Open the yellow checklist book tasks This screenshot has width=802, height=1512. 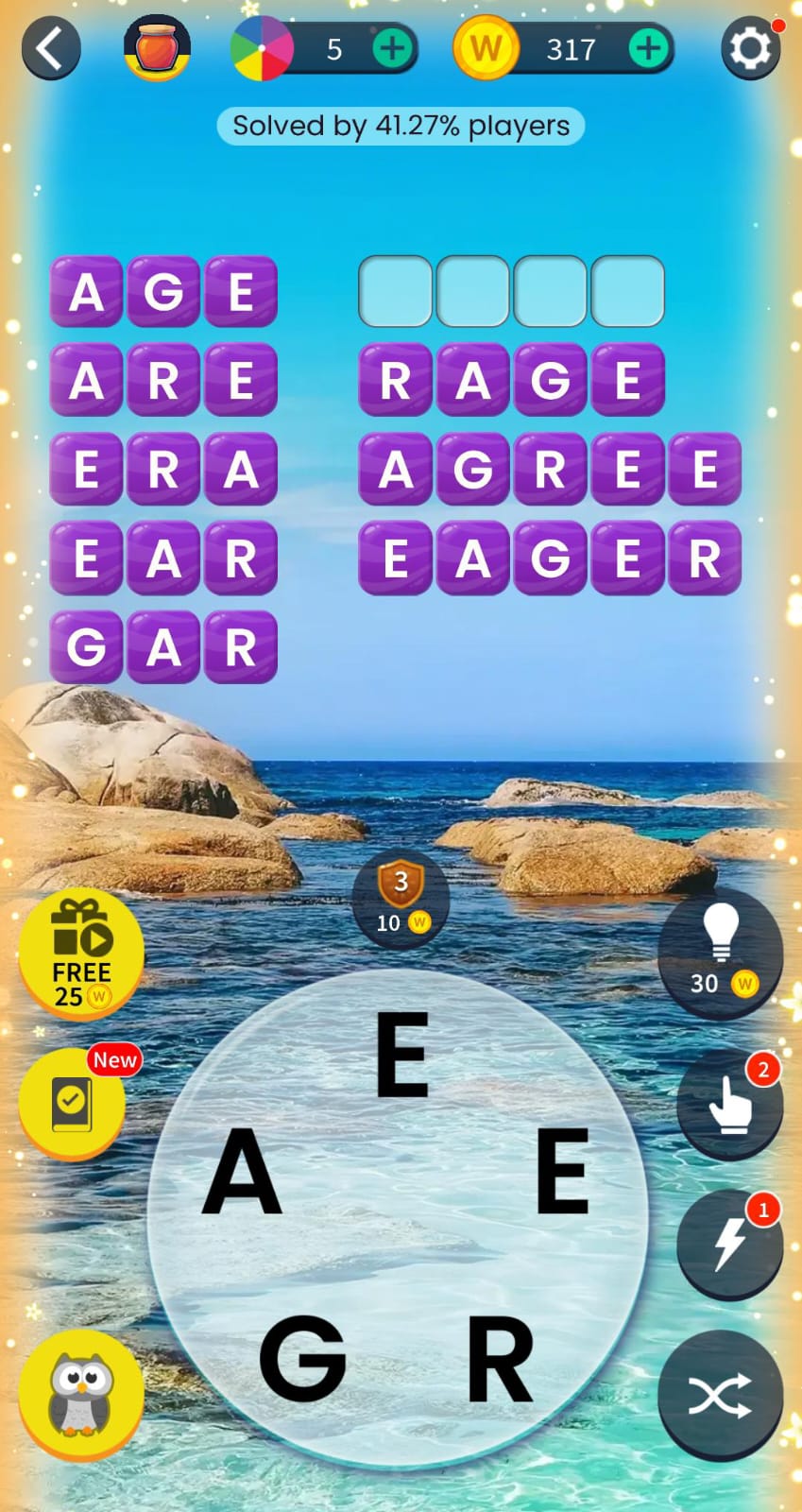(72, 1103)
